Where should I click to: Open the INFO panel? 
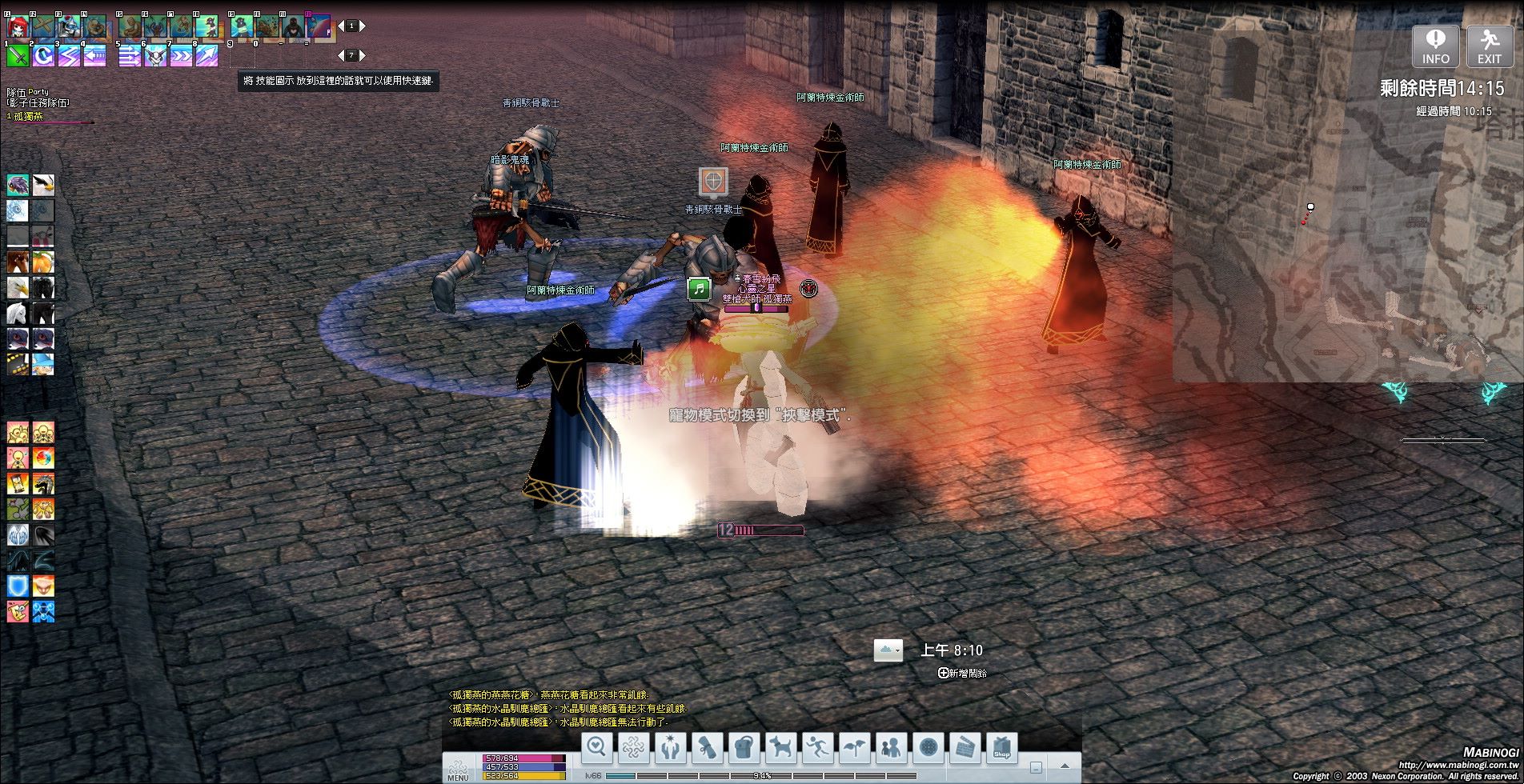[1435, 46]
